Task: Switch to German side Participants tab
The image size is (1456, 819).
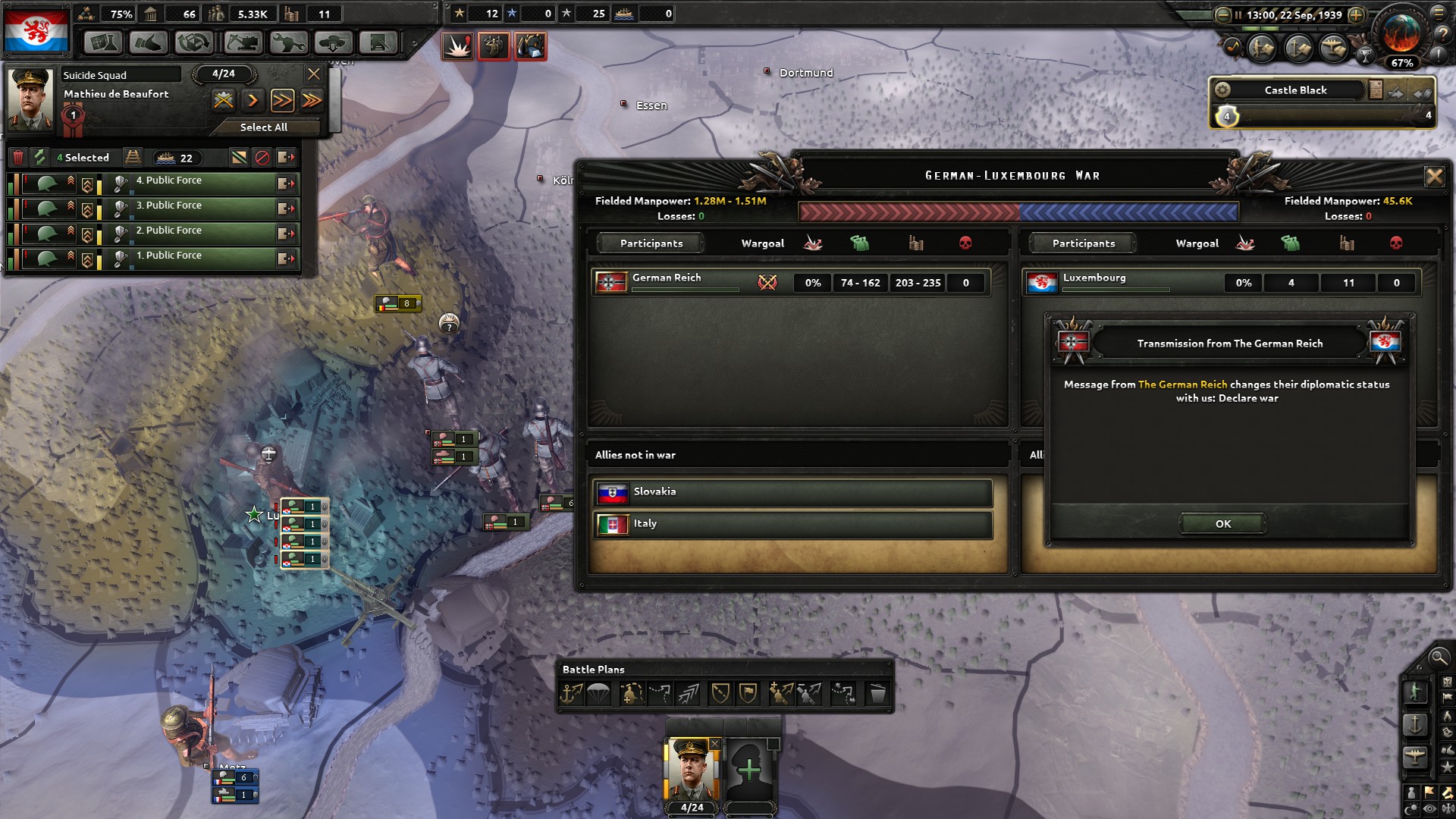Action: pyautogui.click(x=651, y=243)
